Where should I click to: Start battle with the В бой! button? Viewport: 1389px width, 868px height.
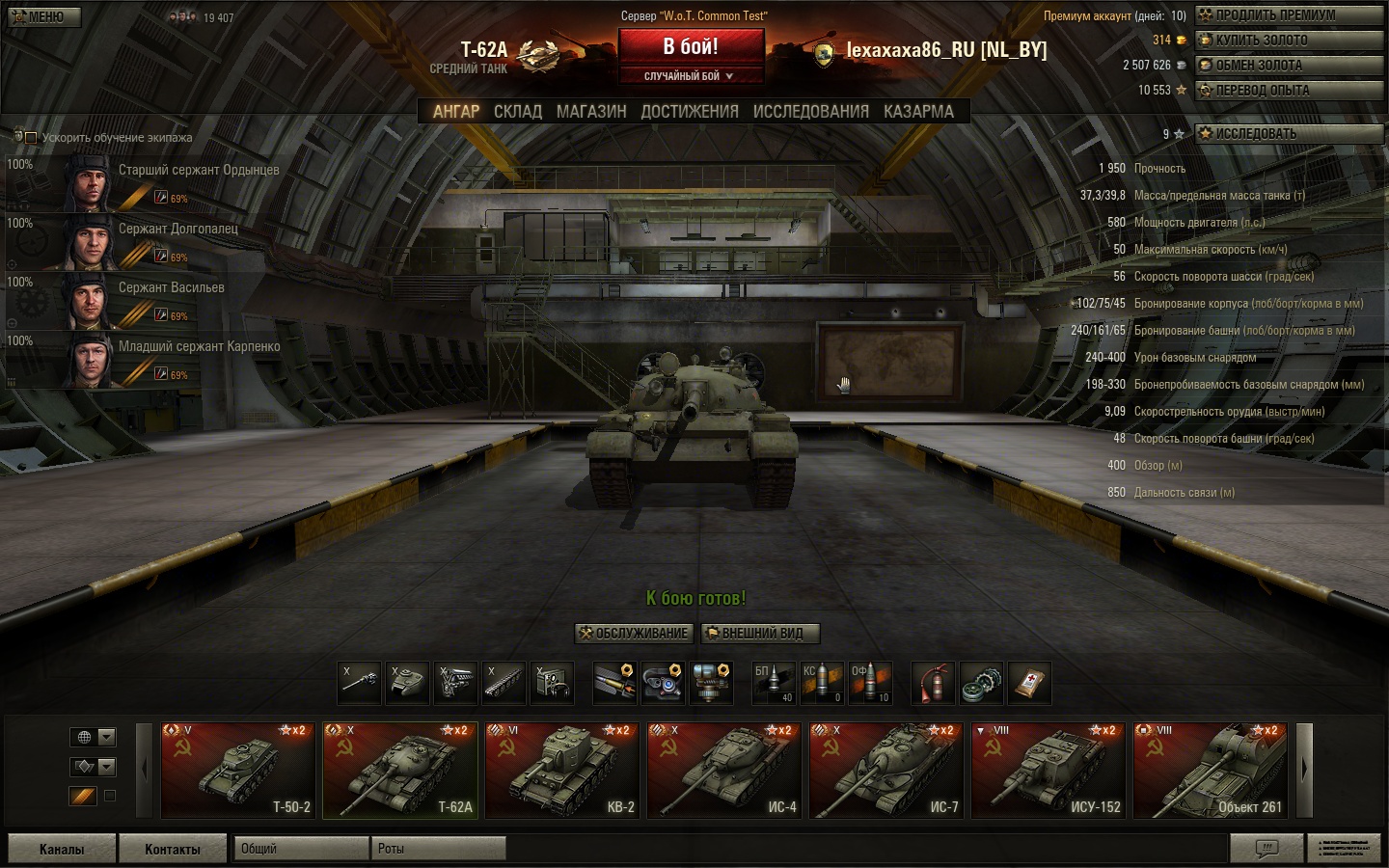691,47
